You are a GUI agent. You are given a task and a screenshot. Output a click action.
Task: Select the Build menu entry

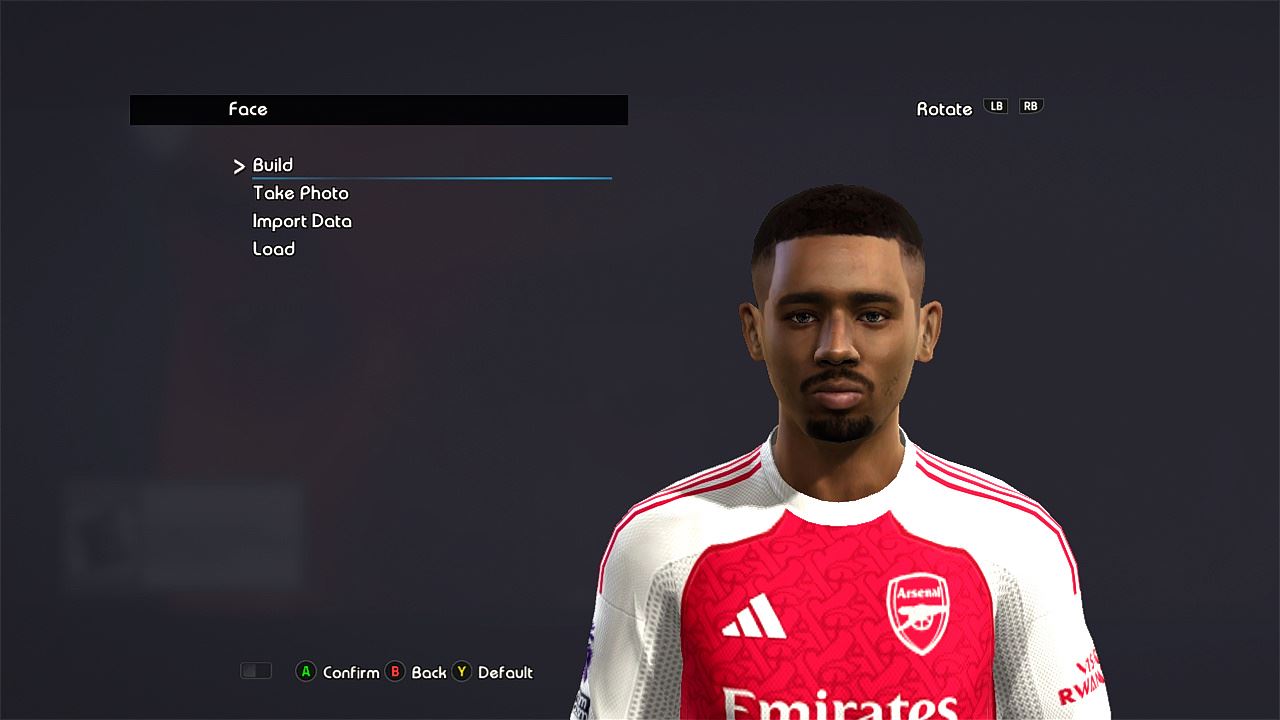coord(273,165)
